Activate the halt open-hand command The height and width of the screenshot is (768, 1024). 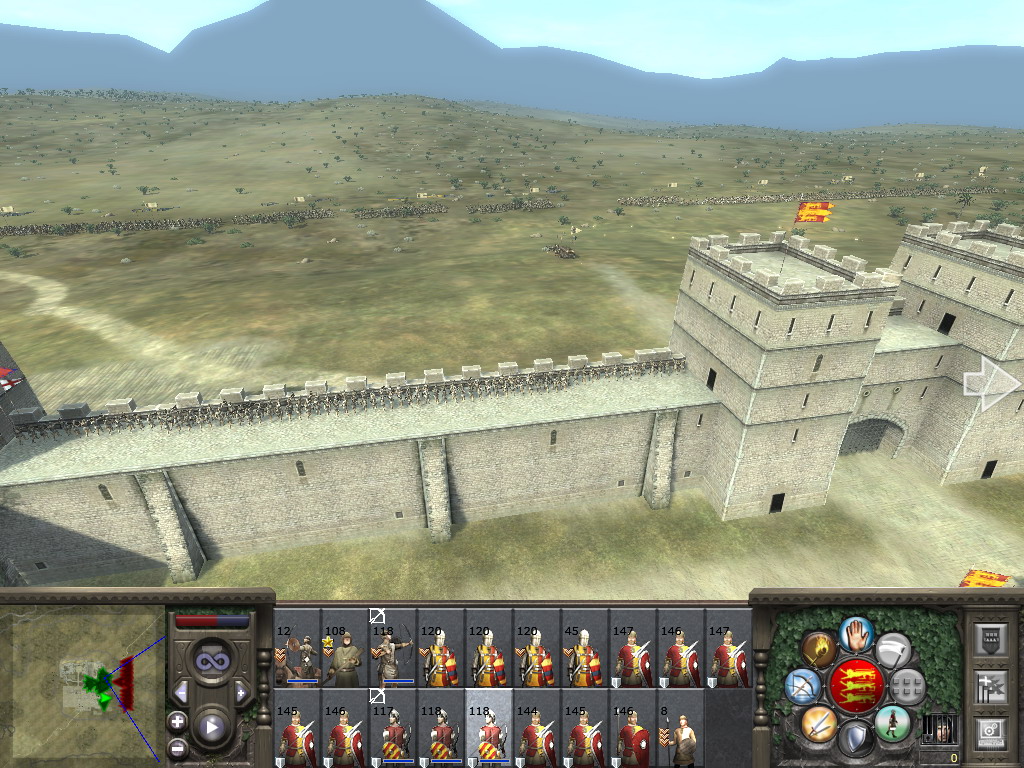856,633
